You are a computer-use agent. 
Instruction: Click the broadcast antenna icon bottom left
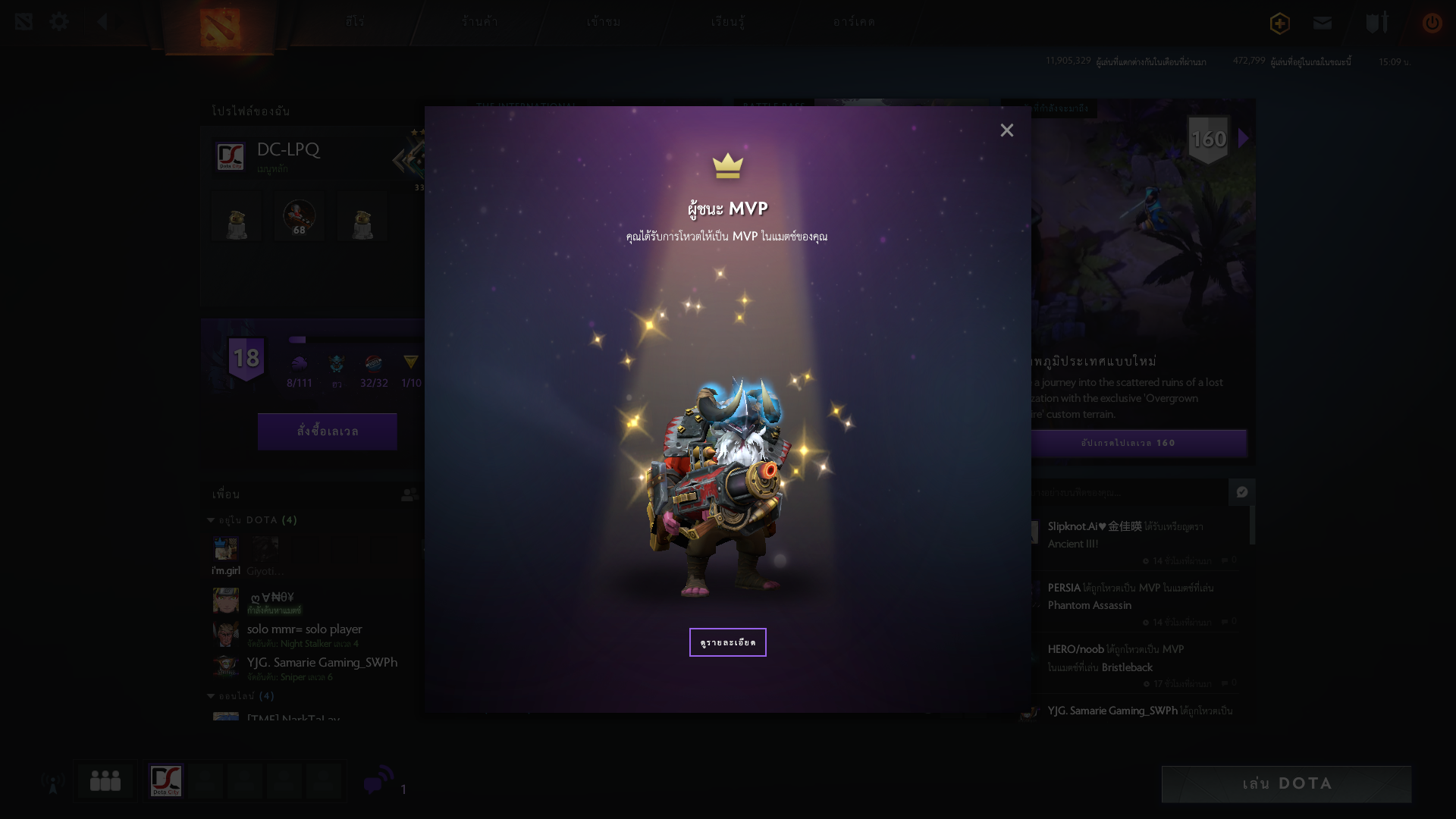tap(52, 781)
